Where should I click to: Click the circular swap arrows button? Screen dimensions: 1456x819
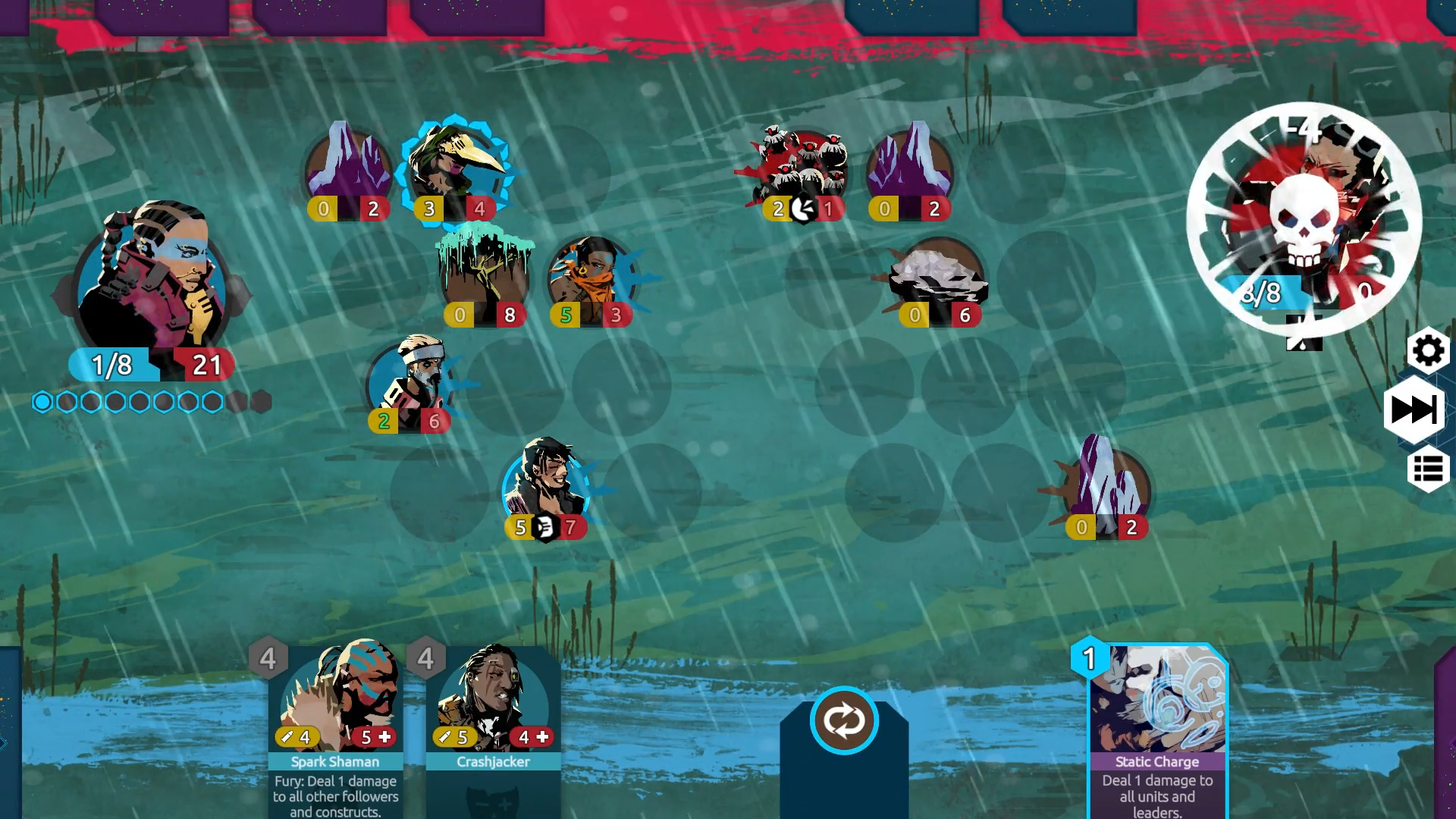pyautogui.click(x=844, y=720)
